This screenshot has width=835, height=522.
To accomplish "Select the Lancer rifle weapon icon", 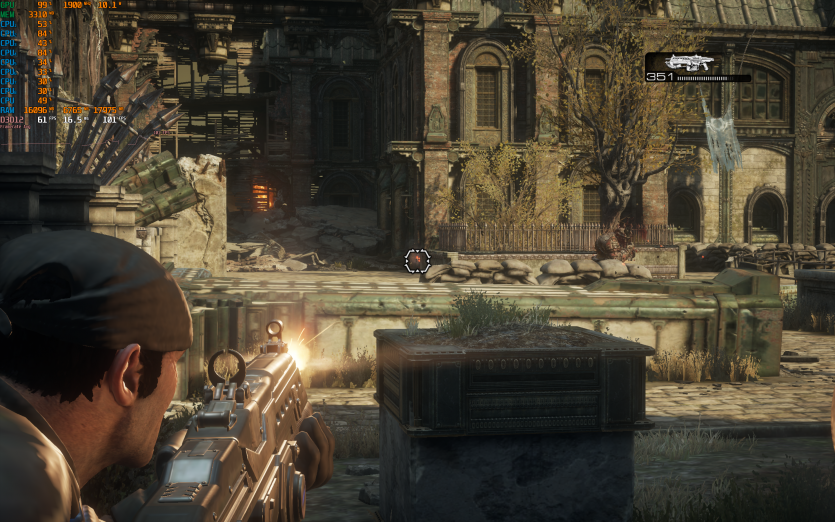I will coord(688,62).
